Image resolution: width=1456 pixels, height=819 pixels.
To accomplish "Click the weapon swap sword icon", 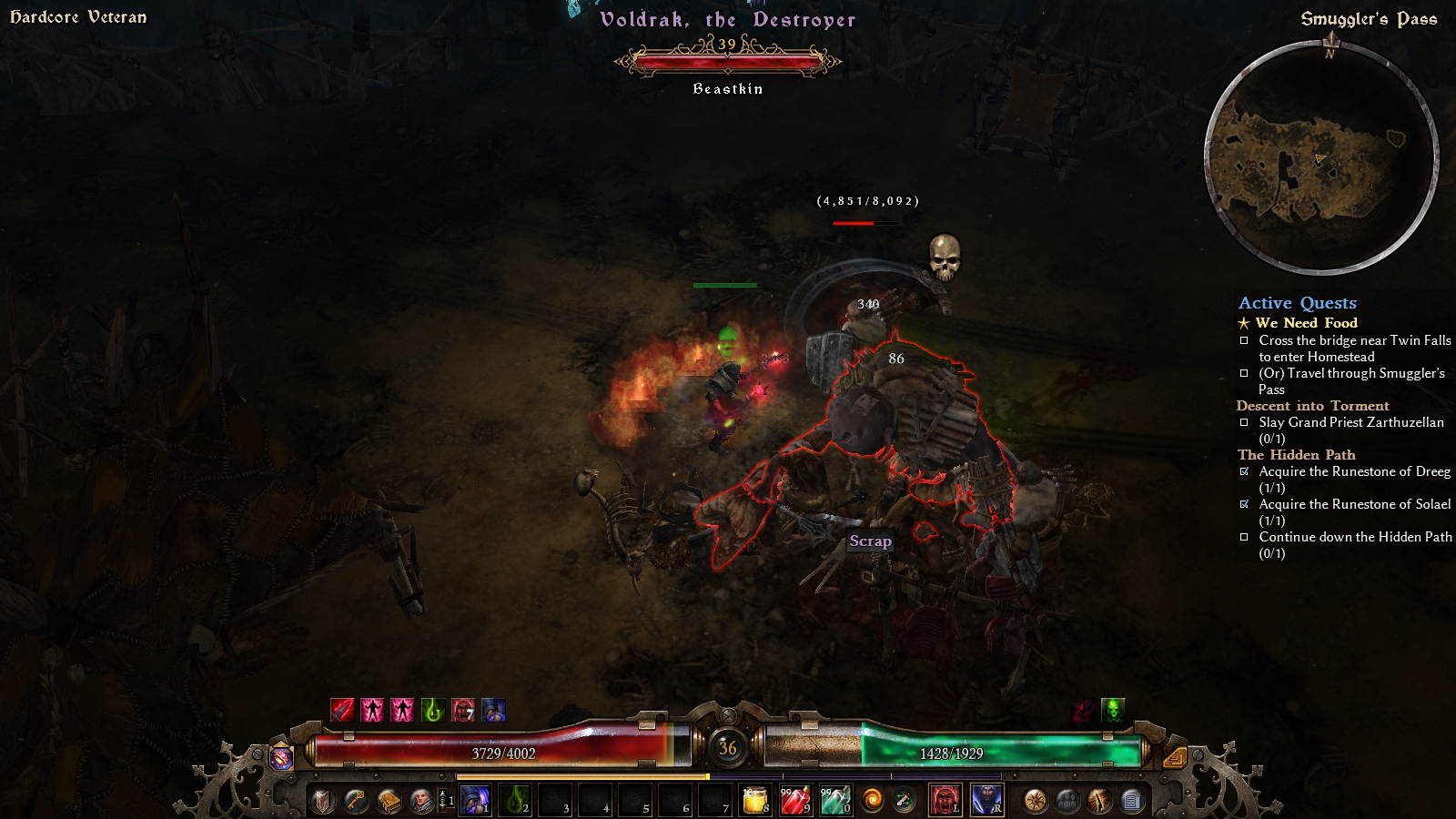I will tap(904, 801).
